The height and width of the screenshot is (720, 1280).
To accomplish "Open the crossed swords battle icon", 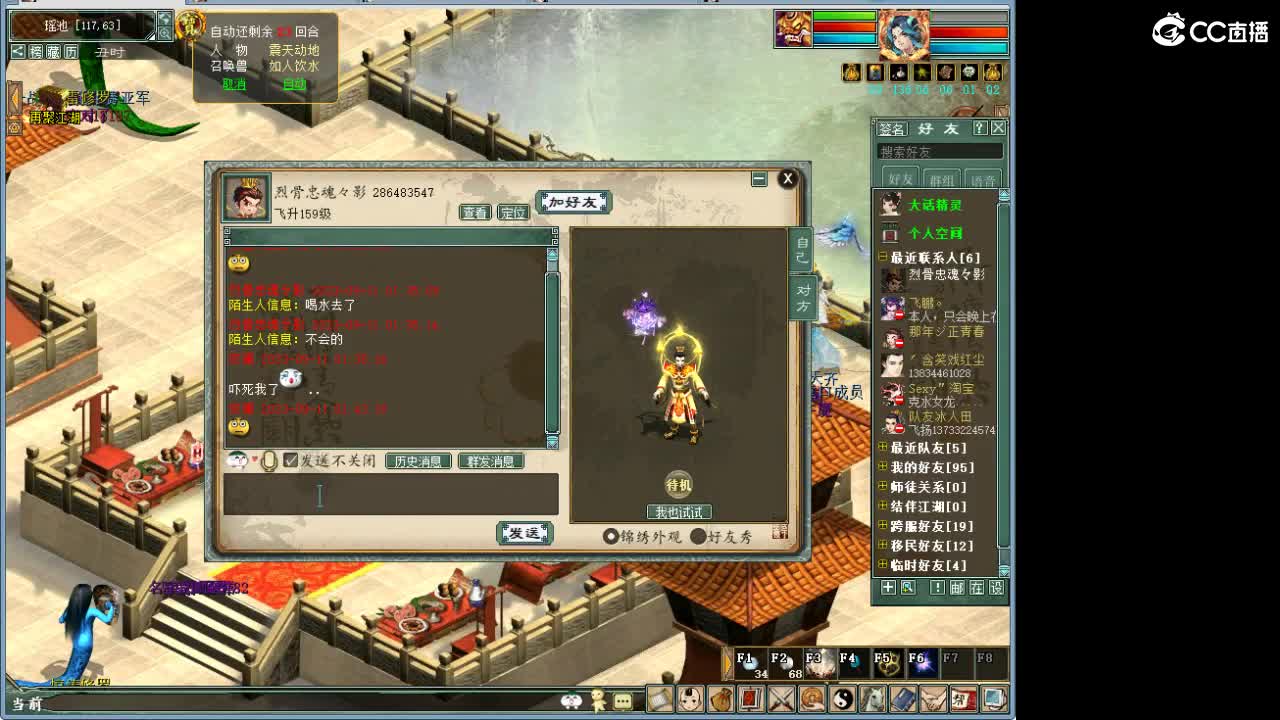I will tap(779, 699).
